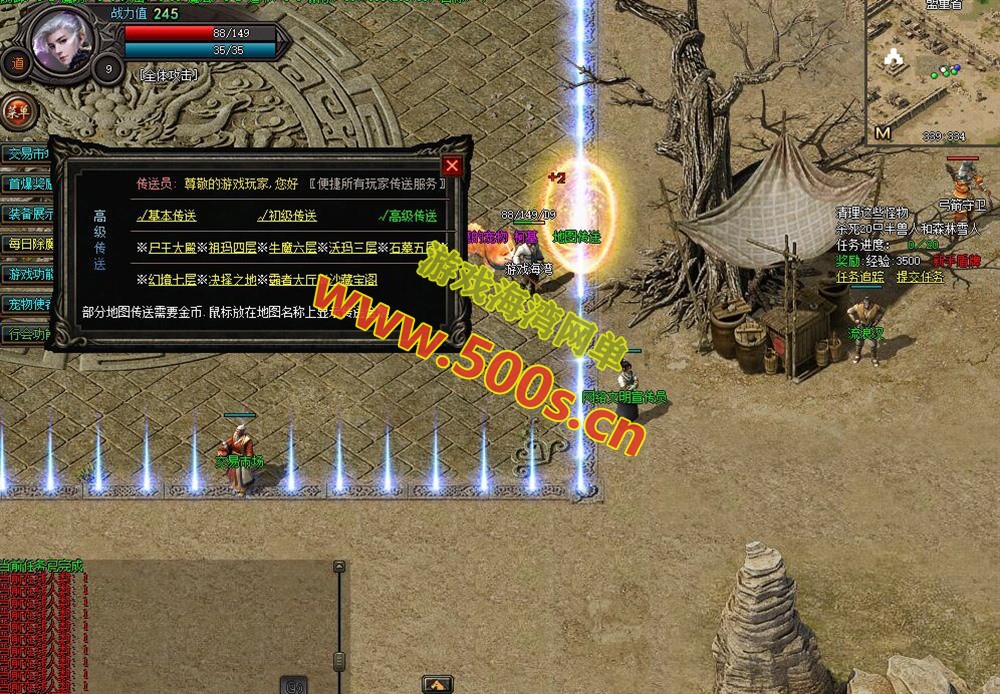Choose the 决择之地 destination

click(x=233, y=280)
